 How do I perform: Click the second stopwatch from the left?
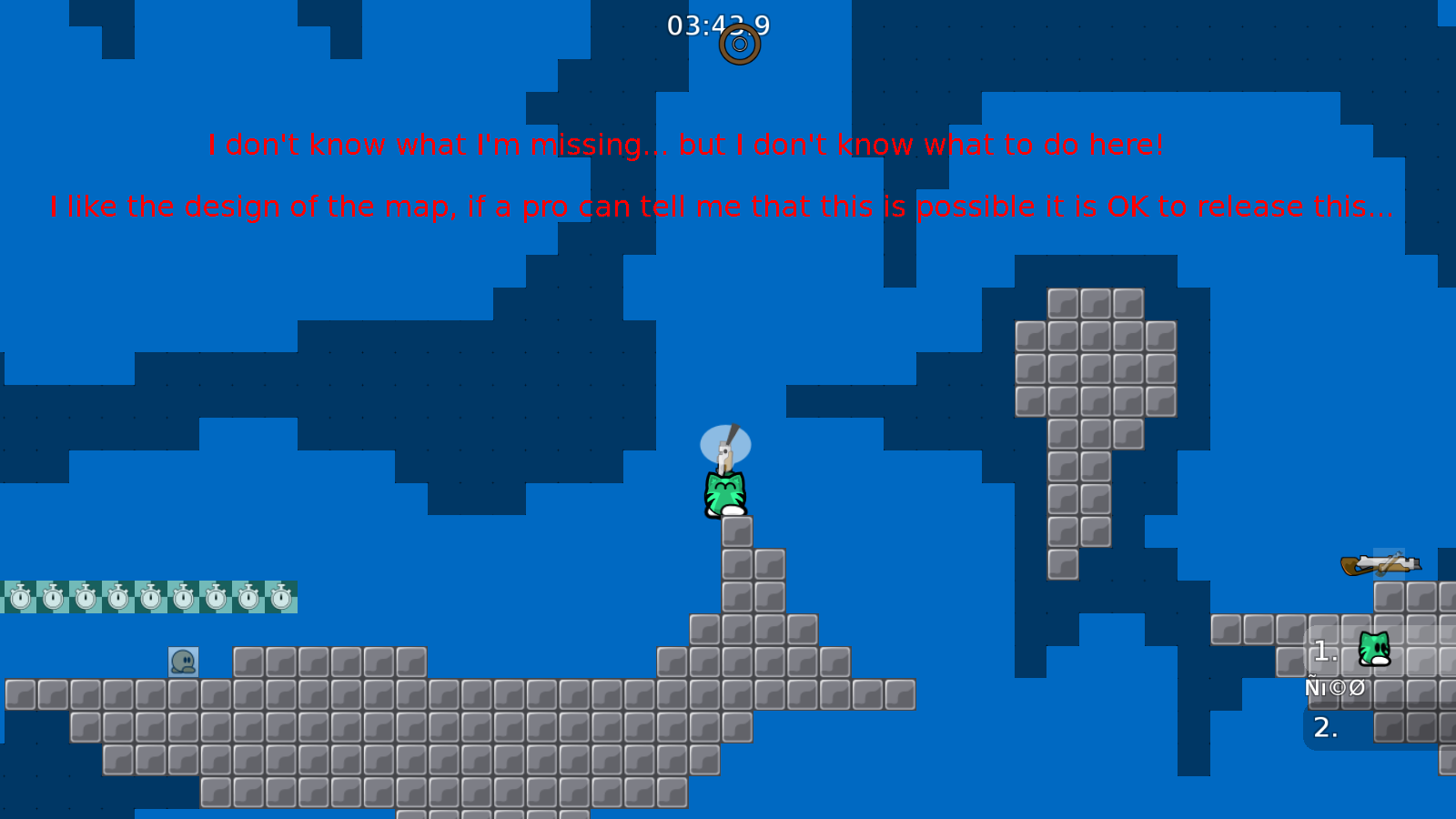pos(51,599)
